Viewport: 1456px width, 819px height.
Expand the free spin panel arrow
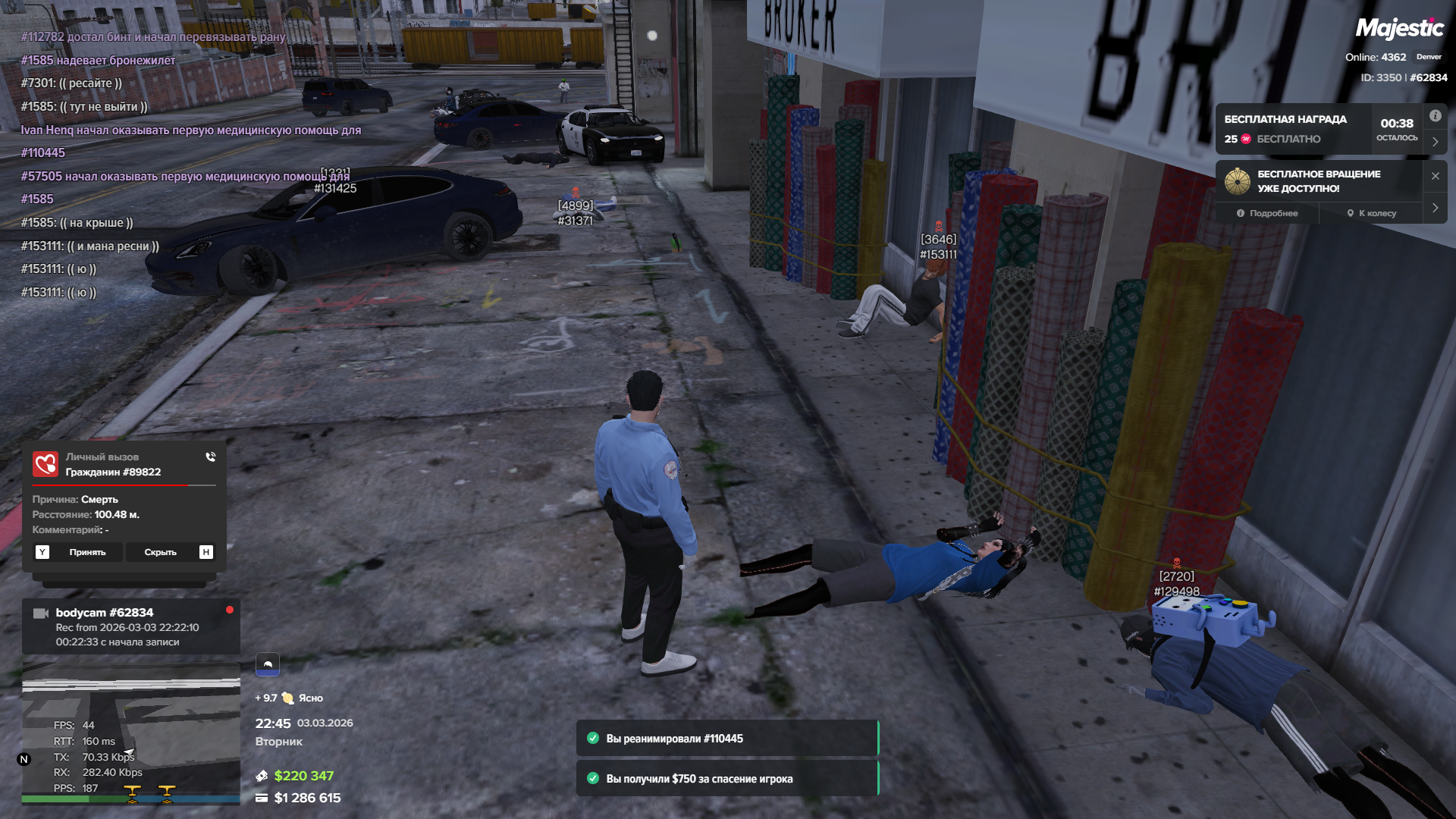click(1435, 208)
